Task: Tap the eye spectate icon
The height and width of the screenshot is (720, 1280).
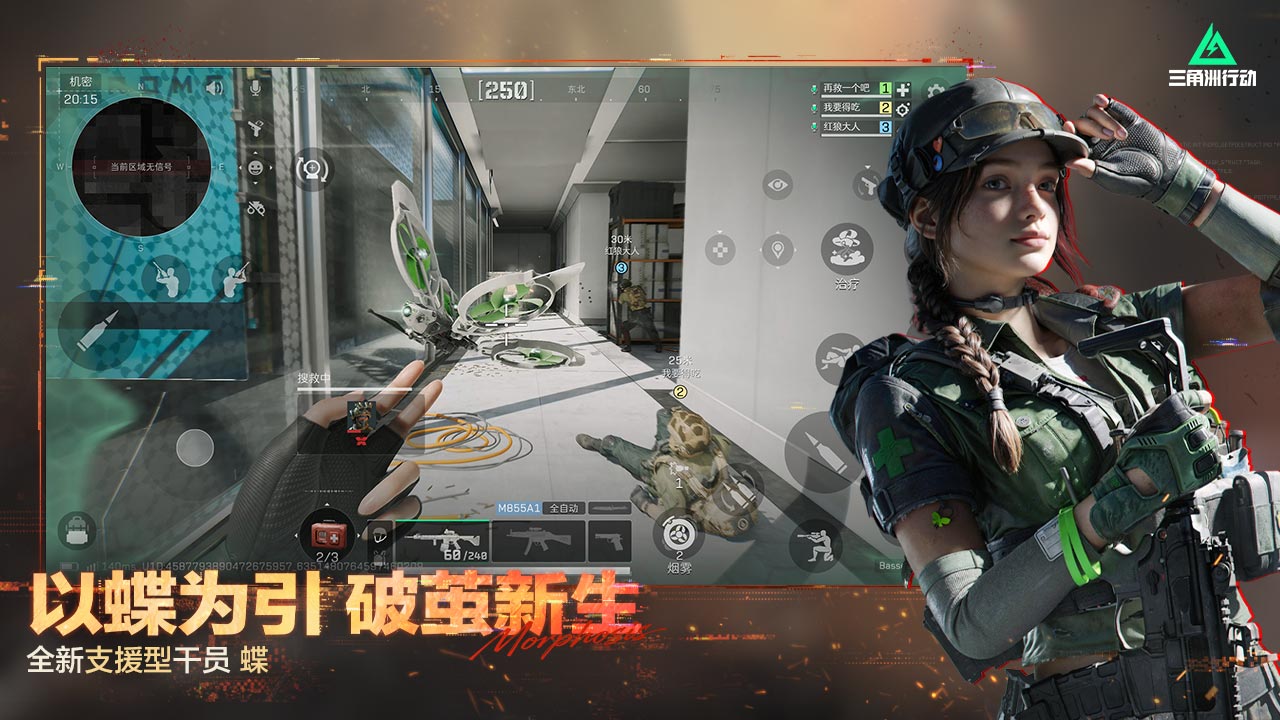Action: 778,185
